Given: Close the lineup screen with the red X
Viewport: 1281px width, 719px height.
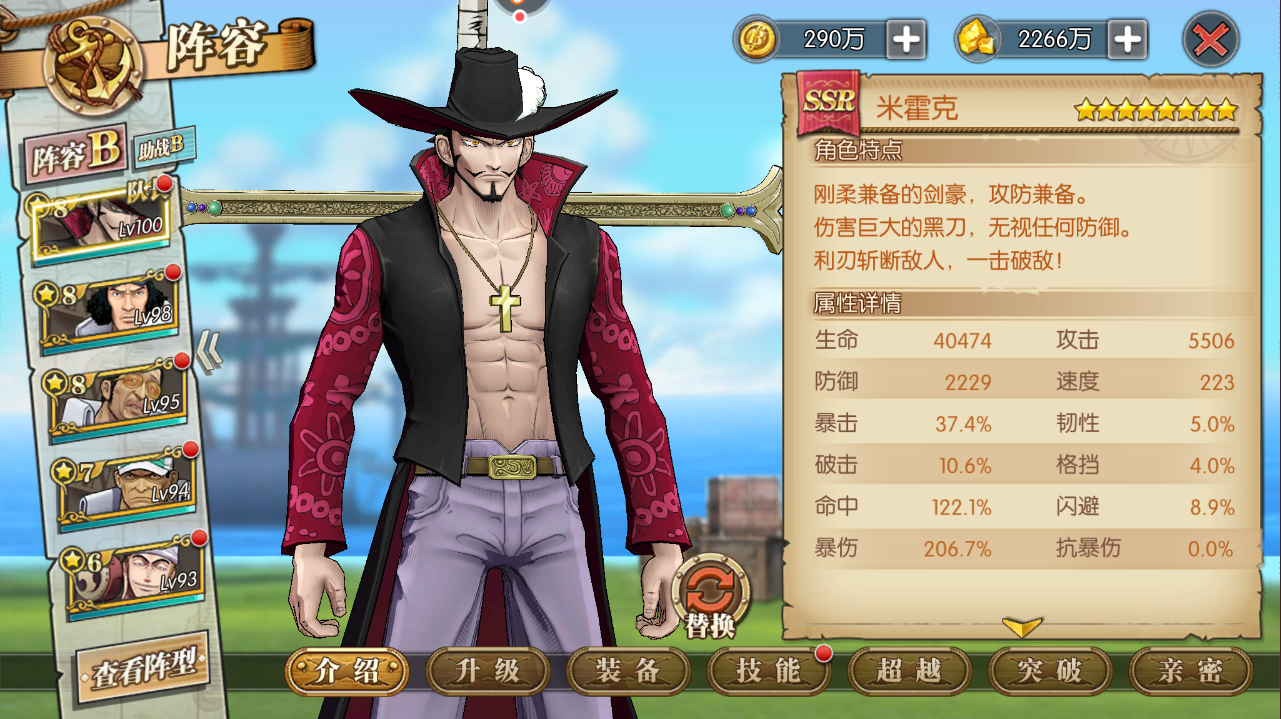Looking at the screenshot, I should (x=1211, y=41).
